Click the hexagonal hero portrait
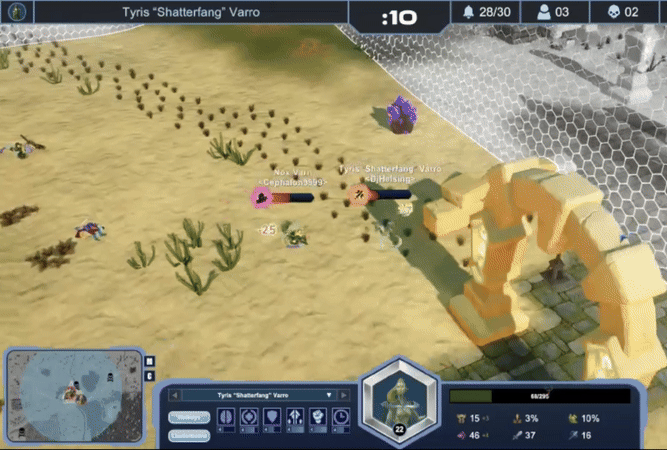The width and height of the screenshot is (667, 450). pyautogui.click(x=398, y=400)
